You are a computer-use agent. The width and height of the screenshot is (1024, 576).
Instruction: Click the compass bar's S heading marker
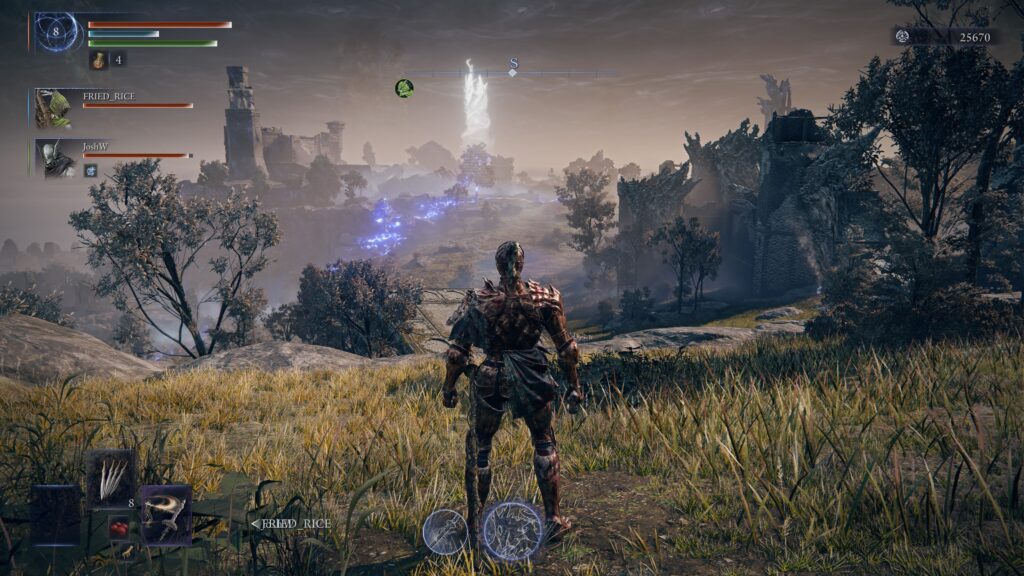(513, 66)
